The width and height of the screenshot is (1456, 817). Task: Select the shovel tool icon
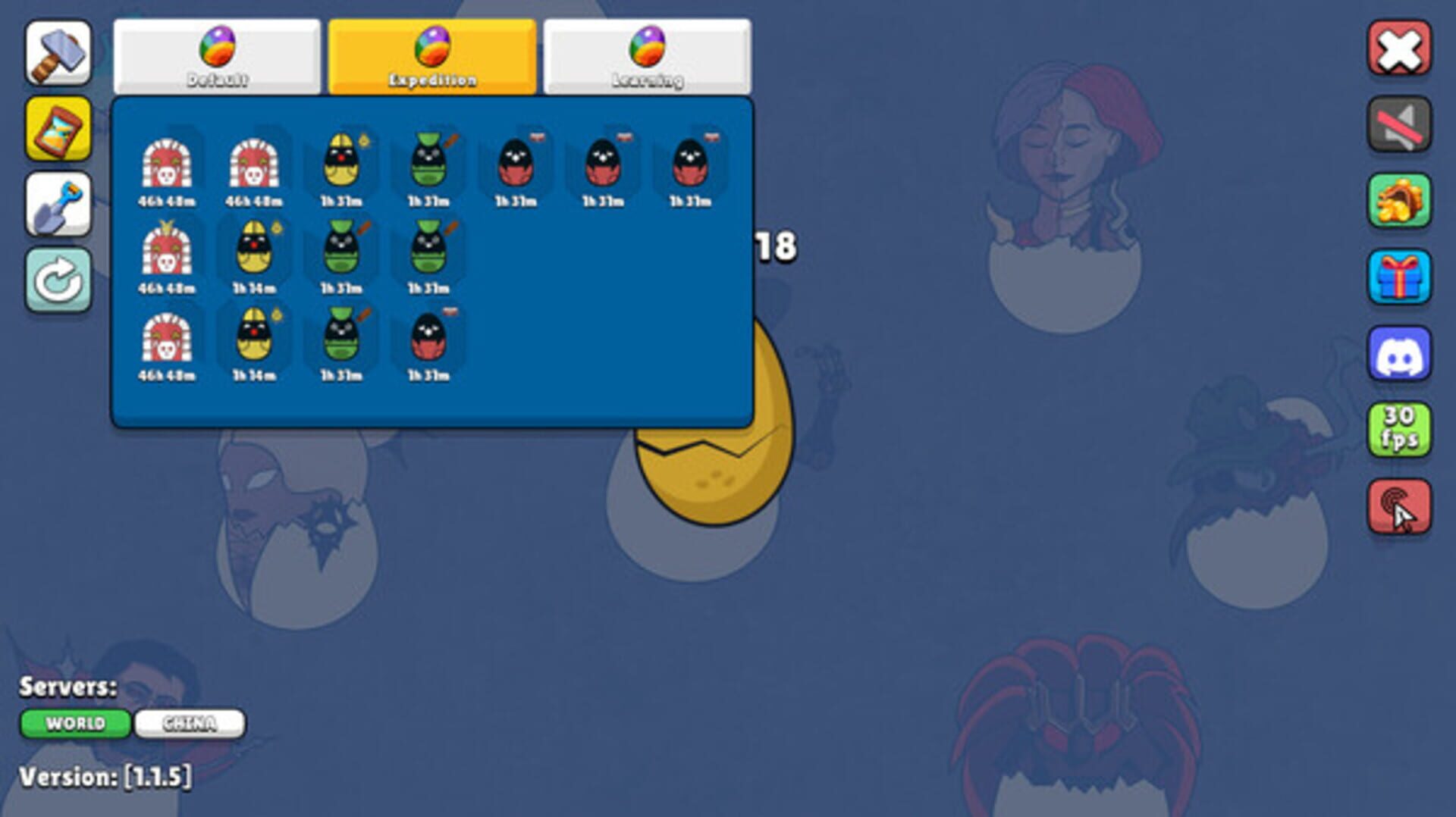[x=59, y=205]
